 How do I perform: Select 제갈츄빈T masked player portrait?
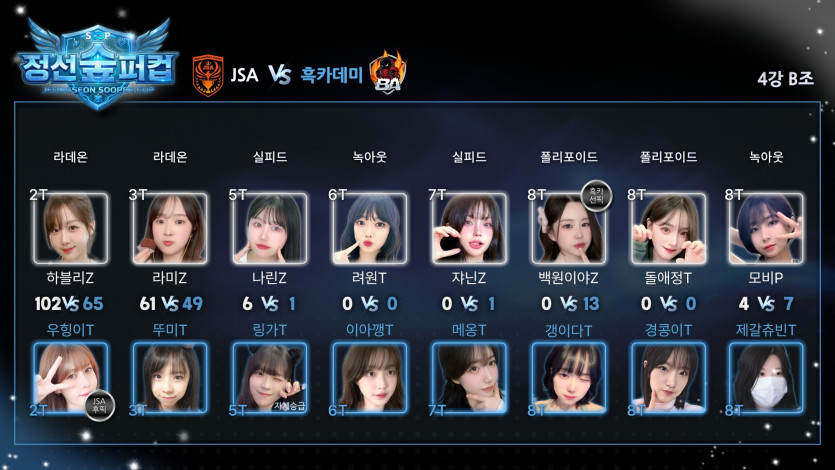coord(767,379)
